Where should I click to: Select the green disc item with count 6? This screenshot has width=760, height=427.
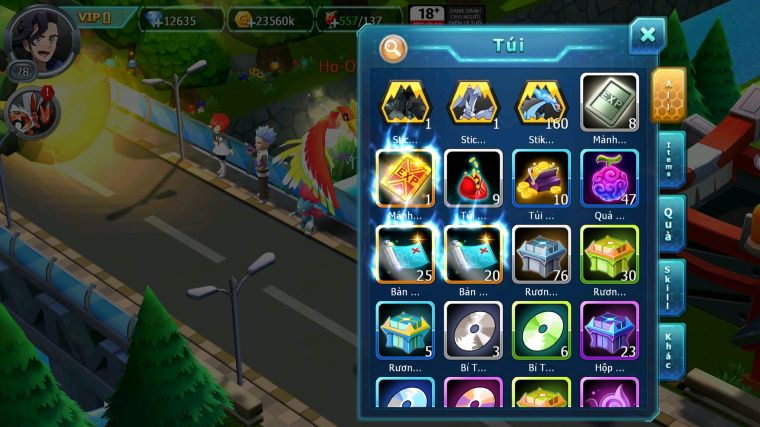pos(541,329)
